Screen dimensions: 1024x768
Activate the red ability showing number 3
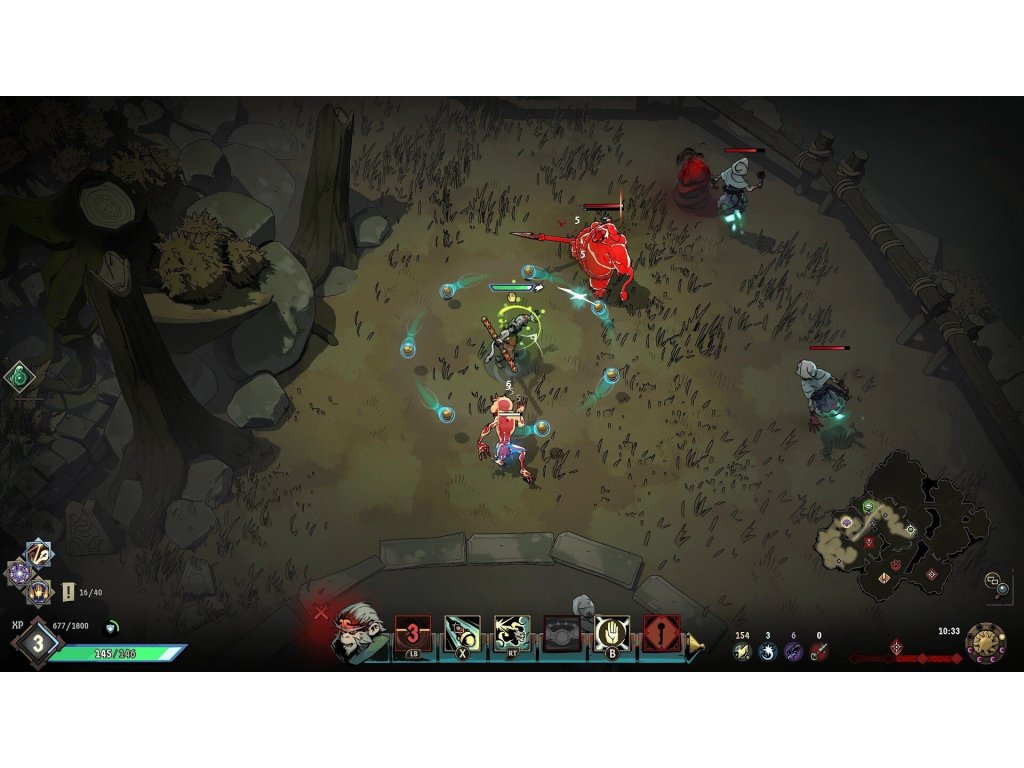pyautogui.click(x=412, y=634)
